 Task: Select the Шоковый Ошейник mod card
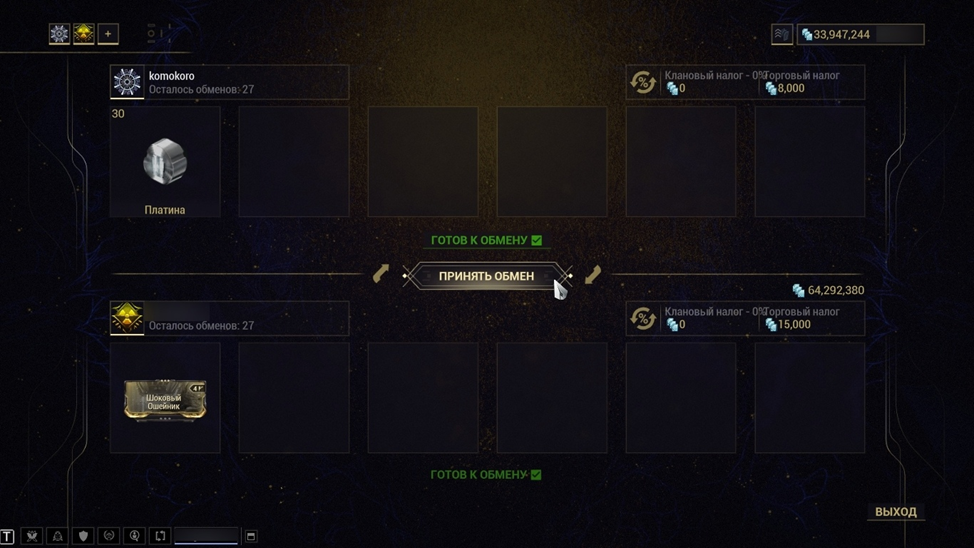[x=165, y=399]
